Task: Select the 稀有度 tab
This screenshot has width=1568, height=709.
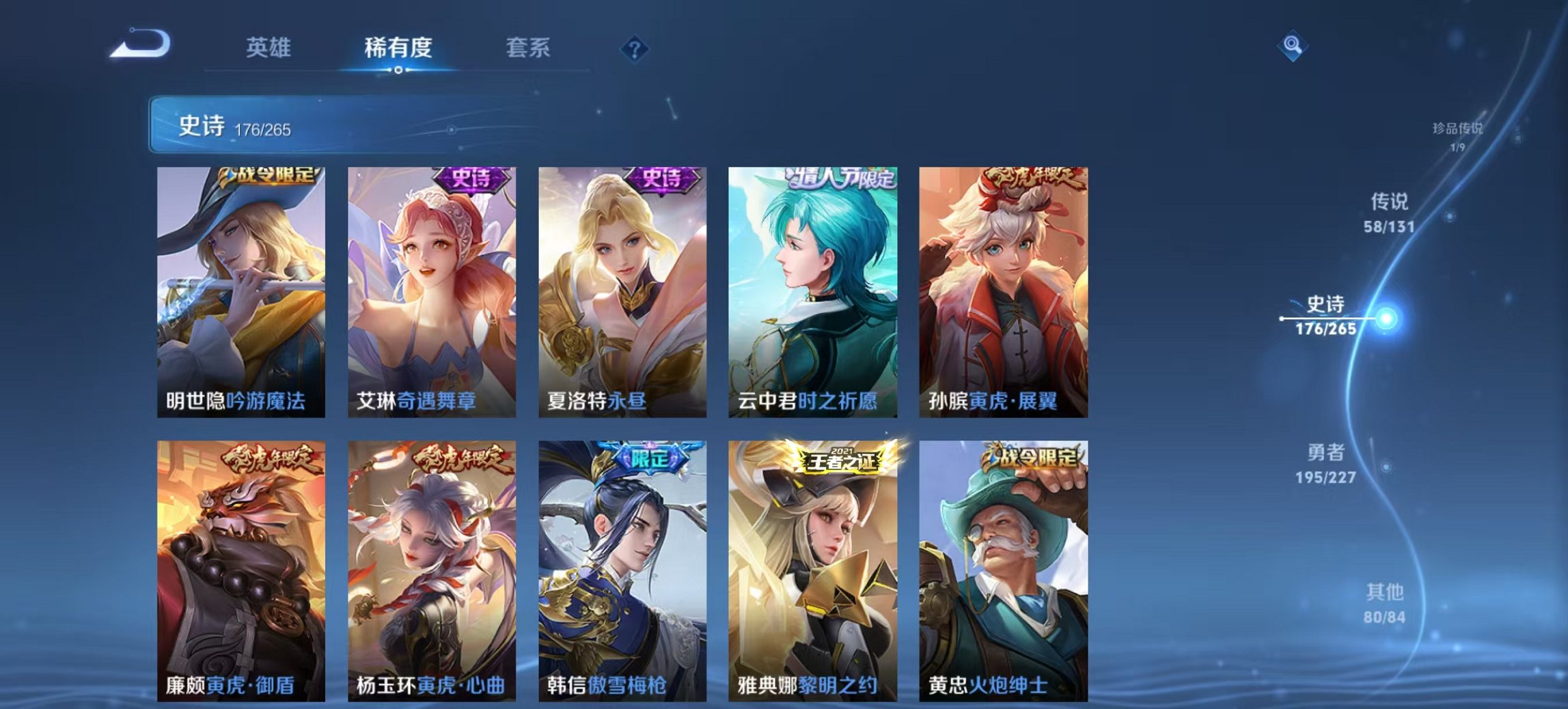Action: [x=397, y=49]
